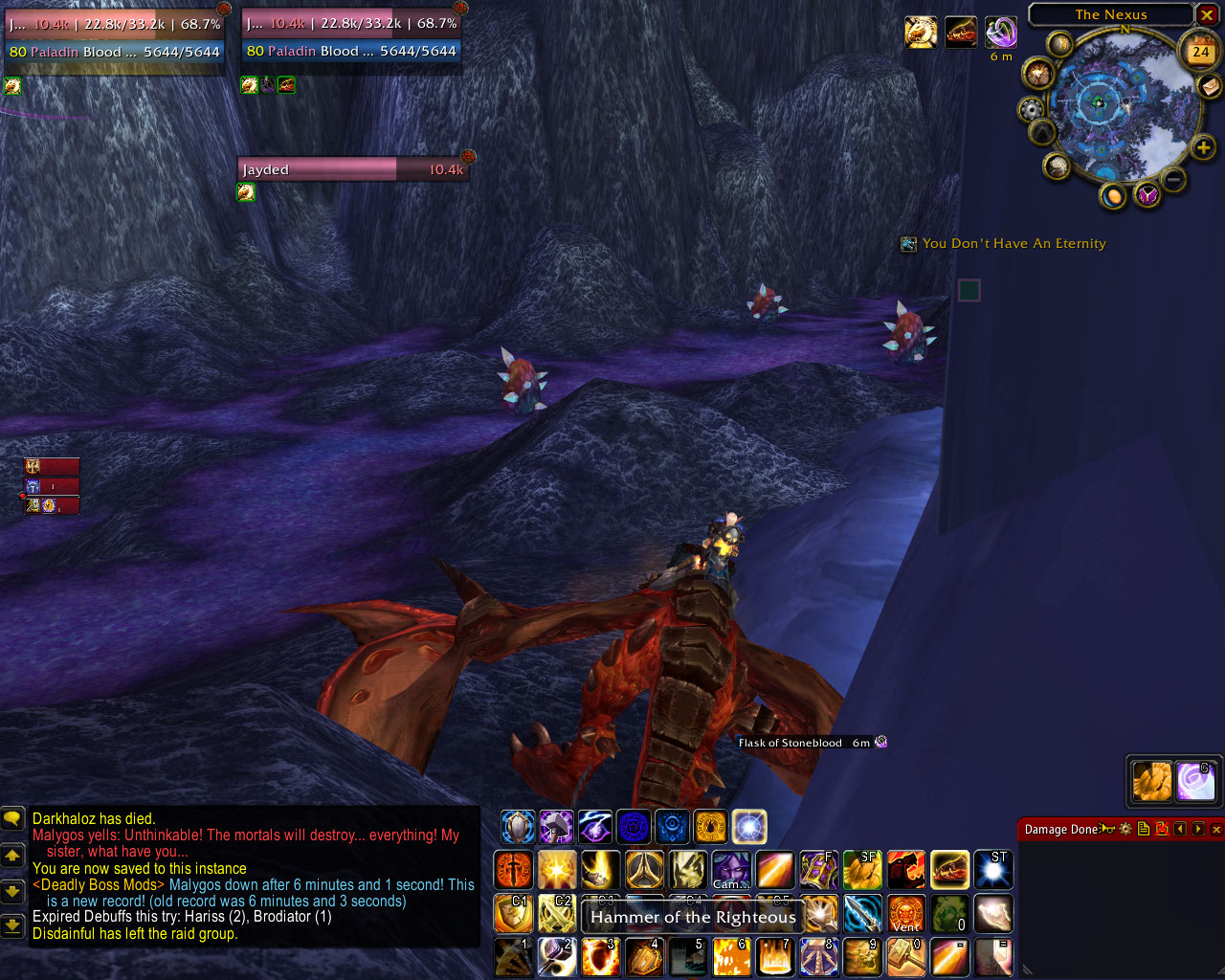Open the mail envelope icon by minimap
Viewport: 1225px width, 980px height.
click(x=1210, y=86)
